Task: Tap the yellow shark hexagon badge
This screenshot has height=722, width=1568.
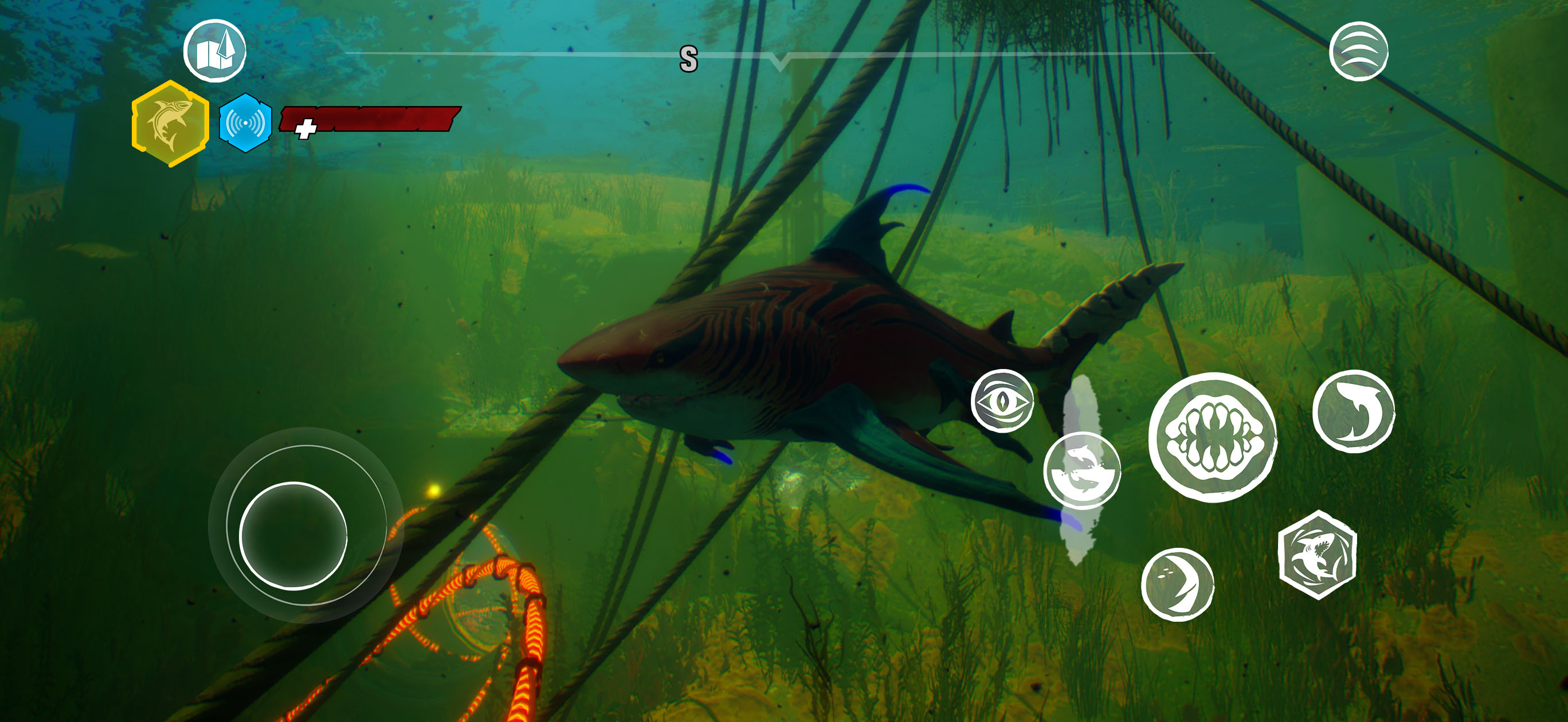Action: pos(170,124)
